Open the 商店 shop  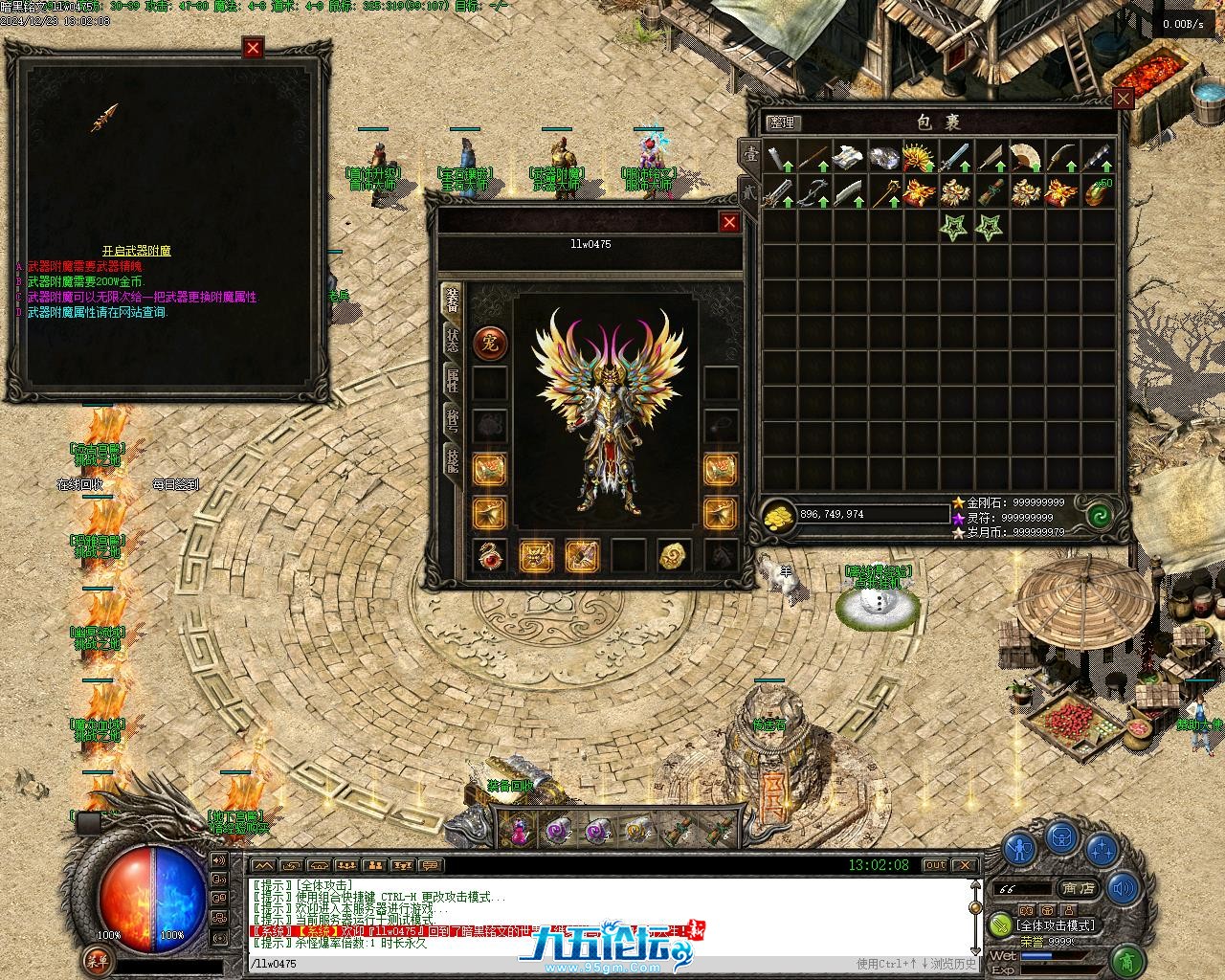pos(1077,888)
